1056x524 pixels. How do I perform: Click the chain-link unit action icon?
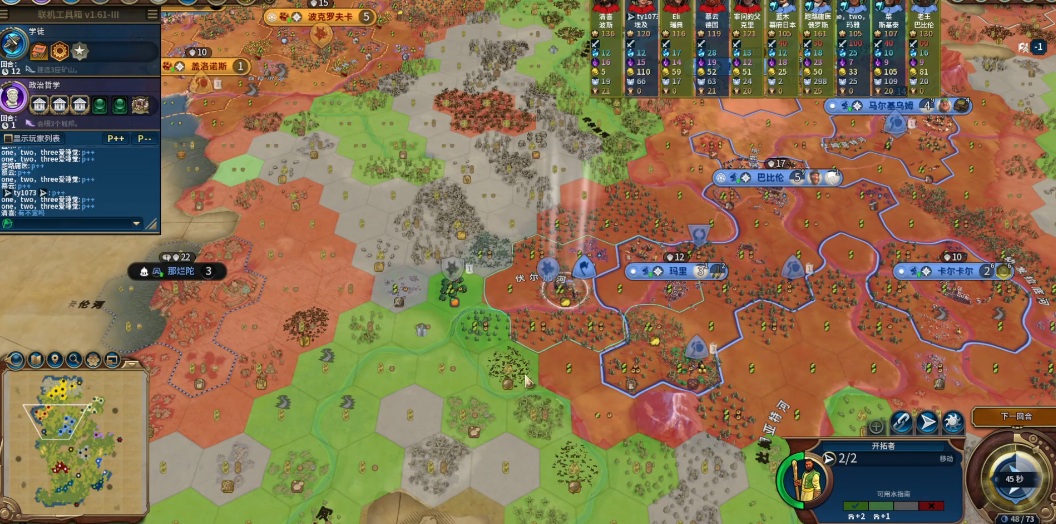click(901, 423)
